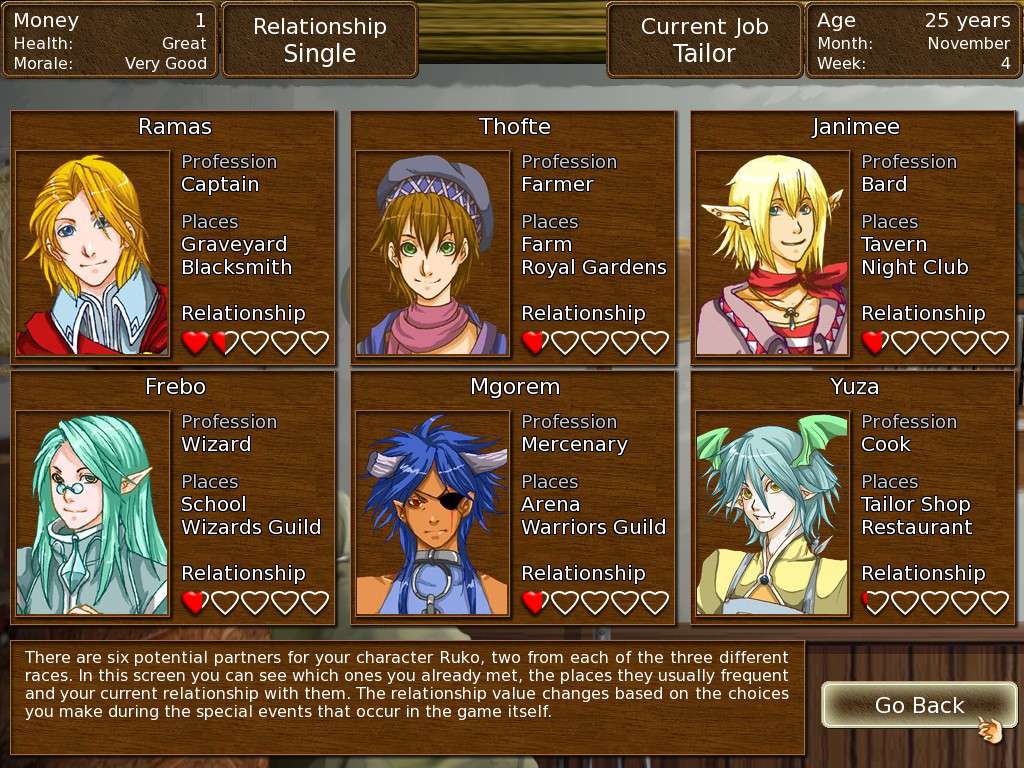This screenshot has height=768, width=1024.
Task: Choose Yuza the Cook's portrait
Action: click(773, 513)
